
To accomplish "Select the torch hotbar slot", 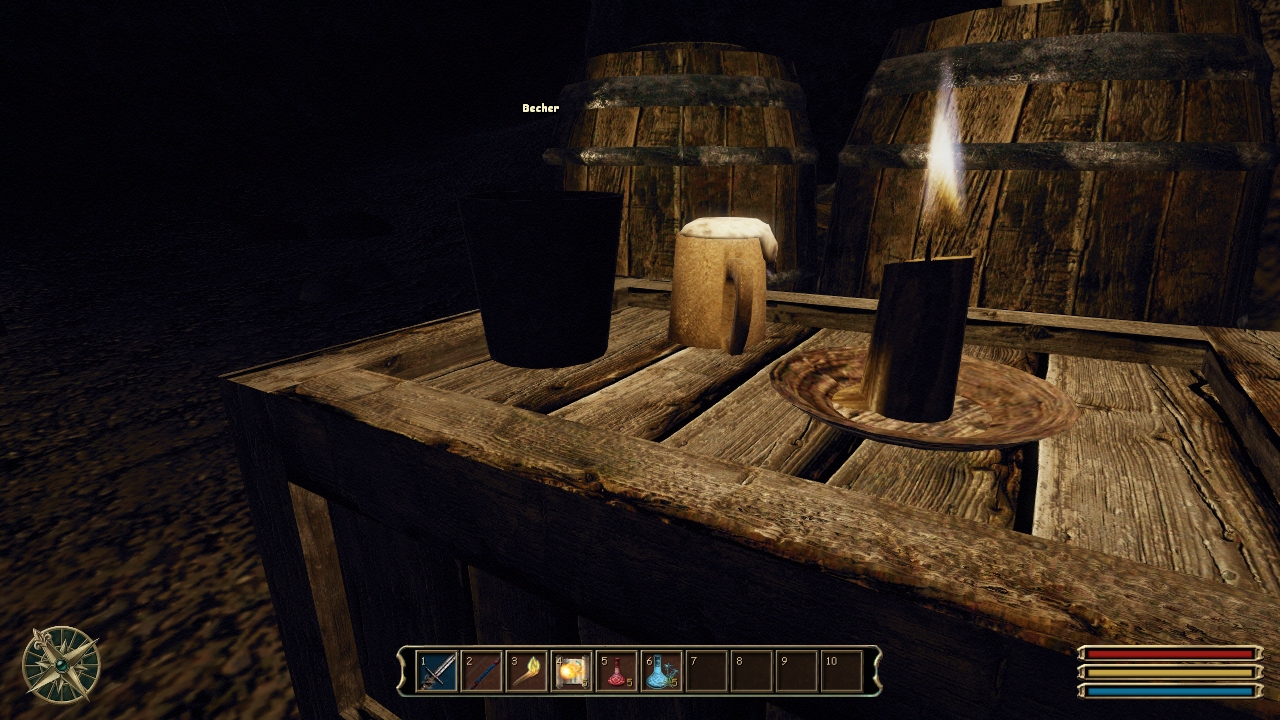I will 527,672.
